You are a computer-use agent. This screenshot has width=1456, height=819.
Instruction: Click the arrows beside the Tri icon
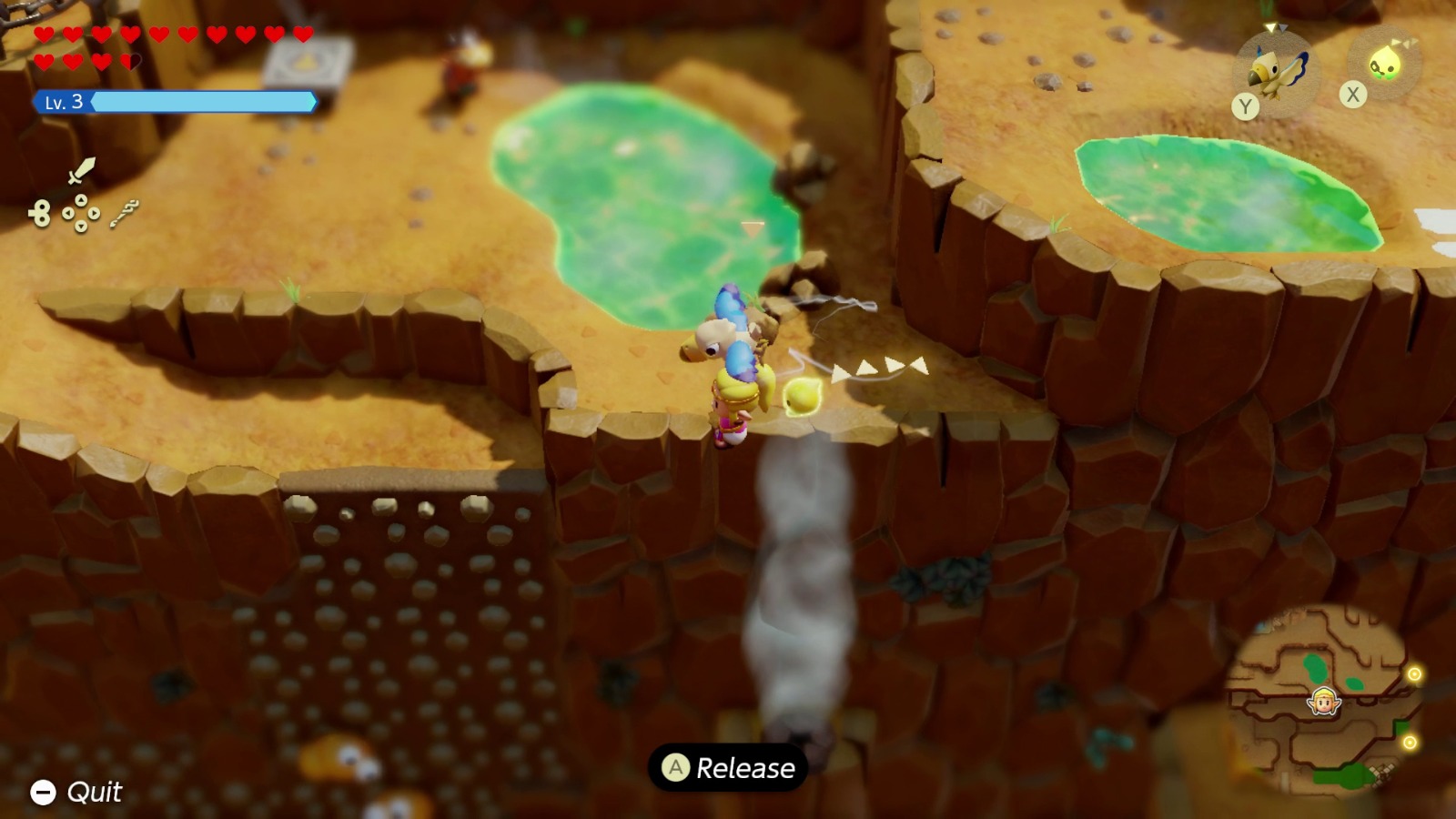[1404, 42]
